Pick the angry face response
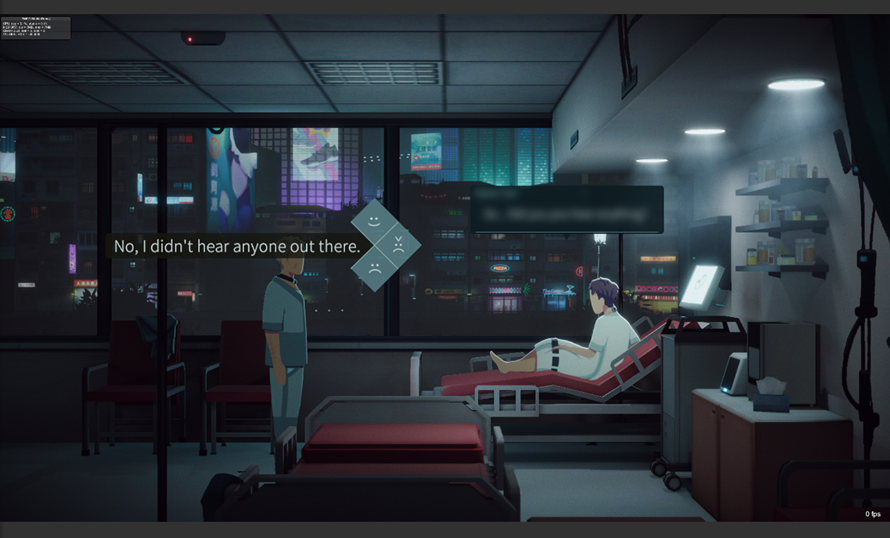 click(x=397, y=244)
